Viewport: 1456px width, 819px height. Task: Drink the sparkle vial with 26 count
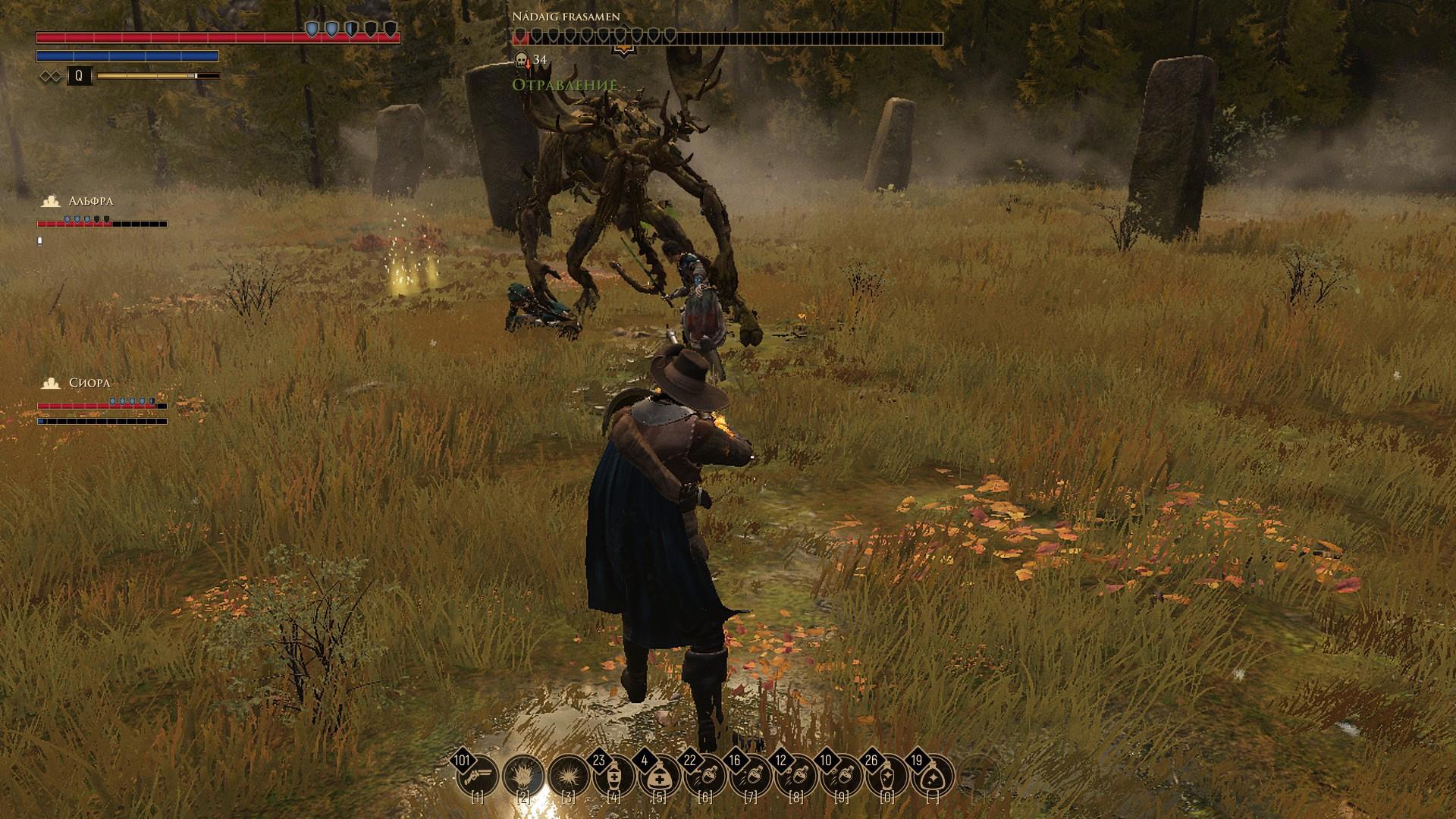point(887,776)
